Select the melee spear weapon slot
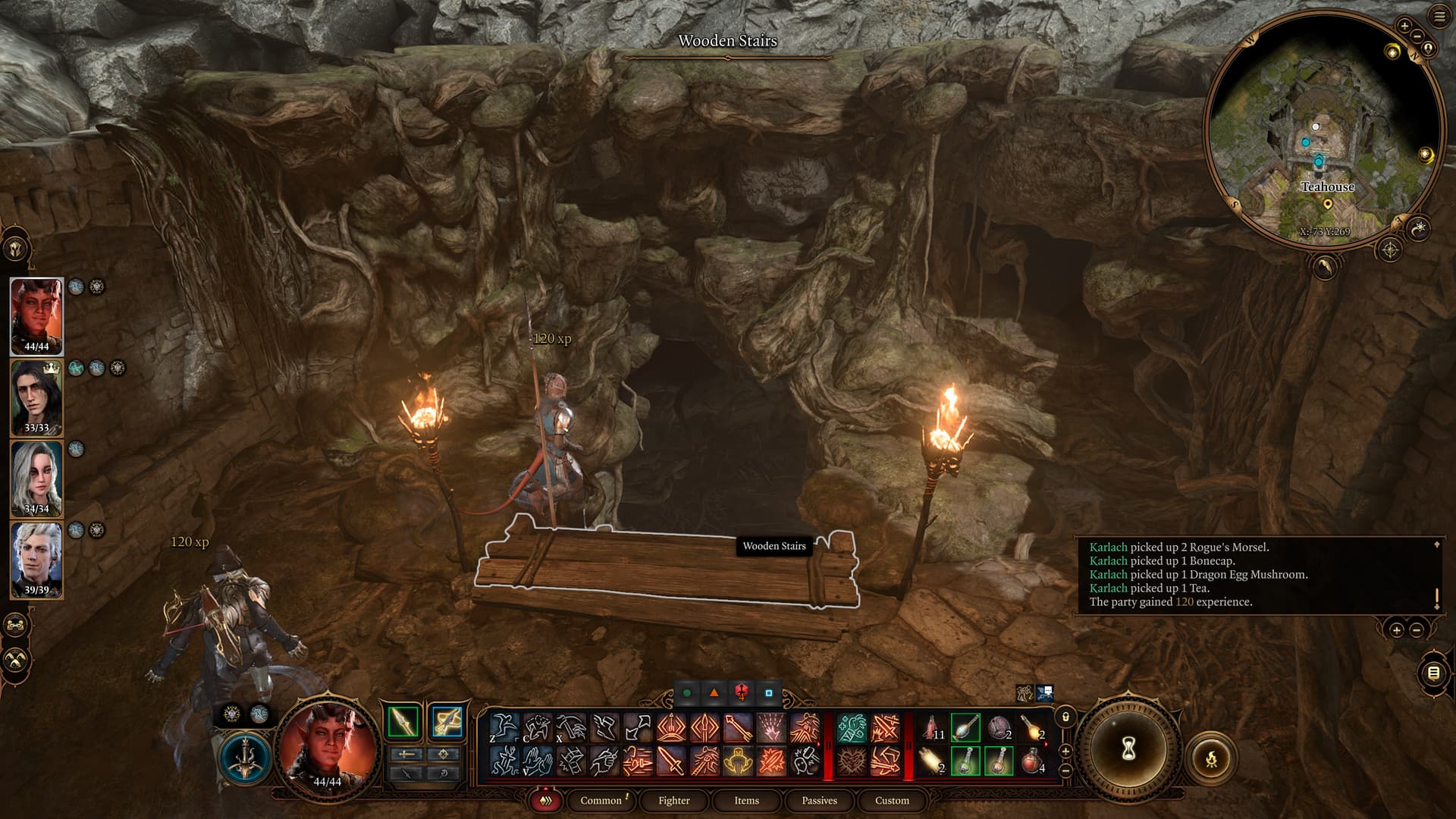Screen dimensions: 1456x819 point(403,721)
